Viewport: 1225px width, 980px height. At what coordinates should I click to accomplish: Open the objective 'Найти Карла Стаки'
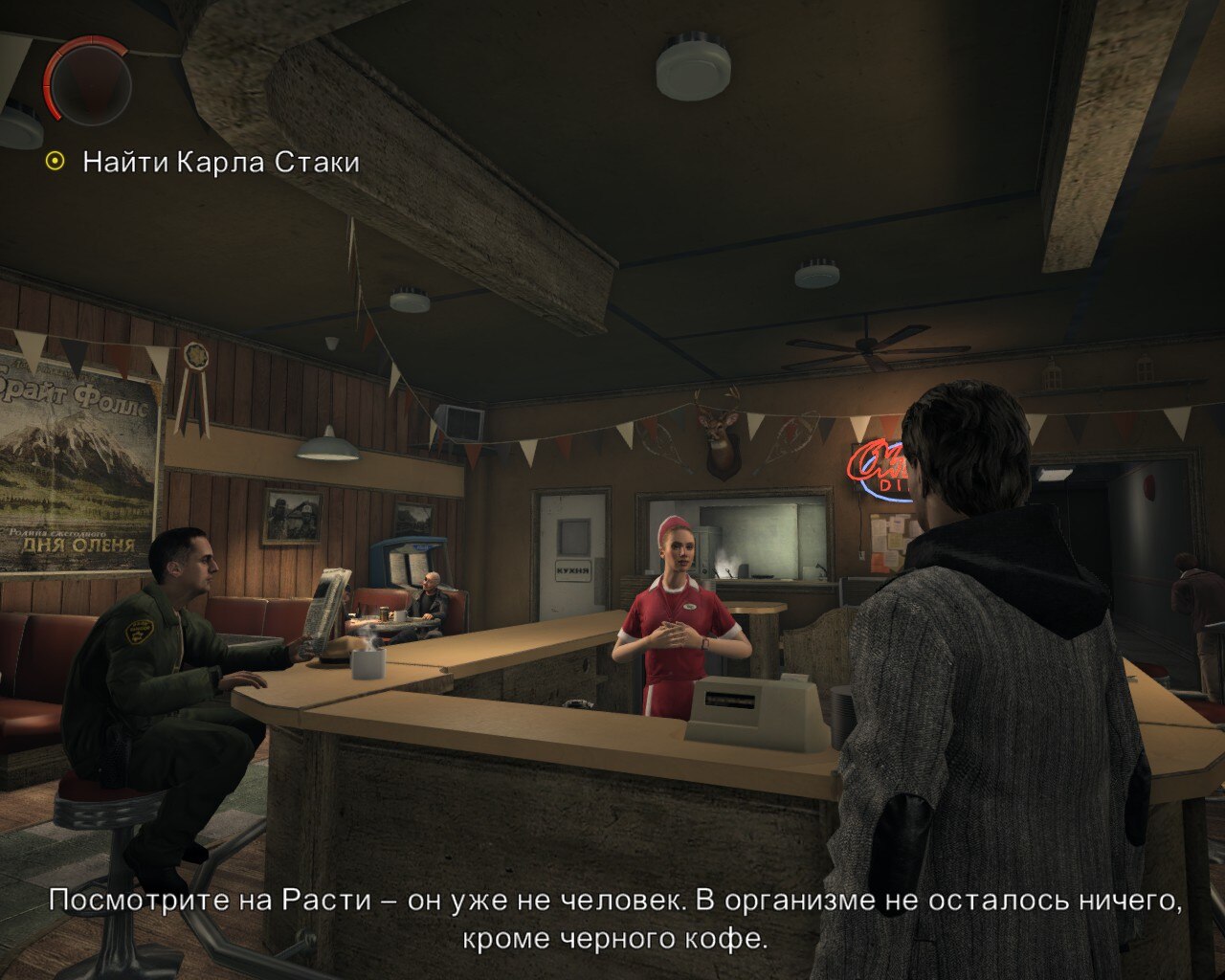point(220,162)
